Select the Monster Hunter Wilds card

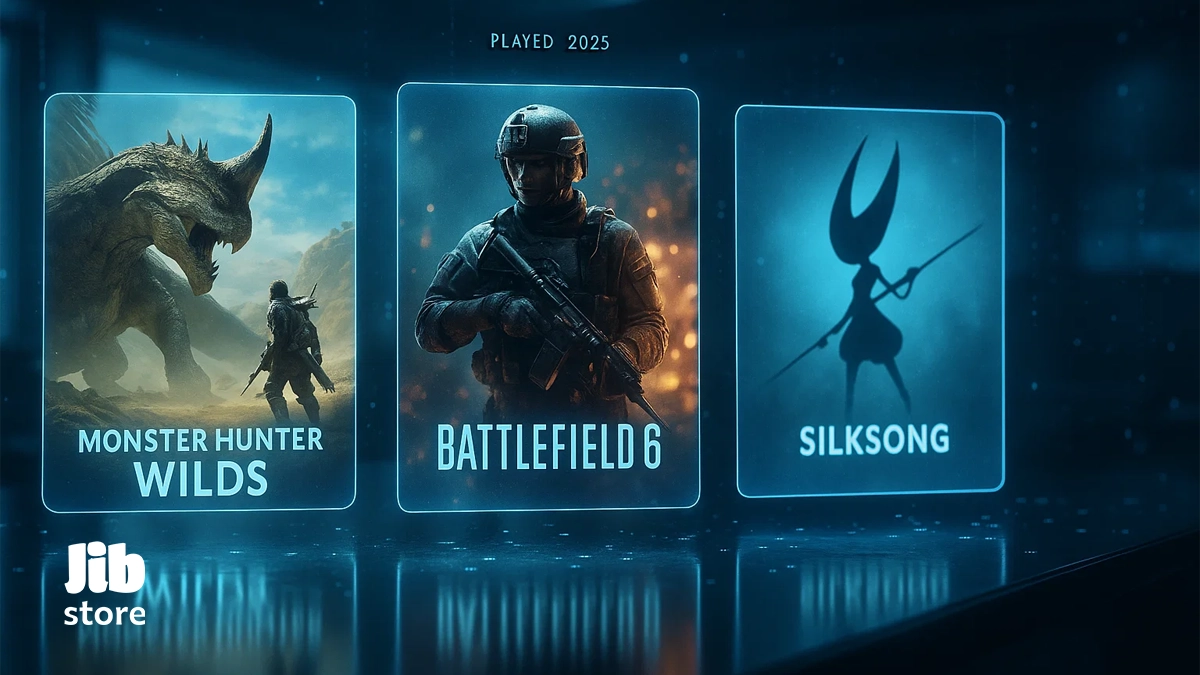coord(199,302)
